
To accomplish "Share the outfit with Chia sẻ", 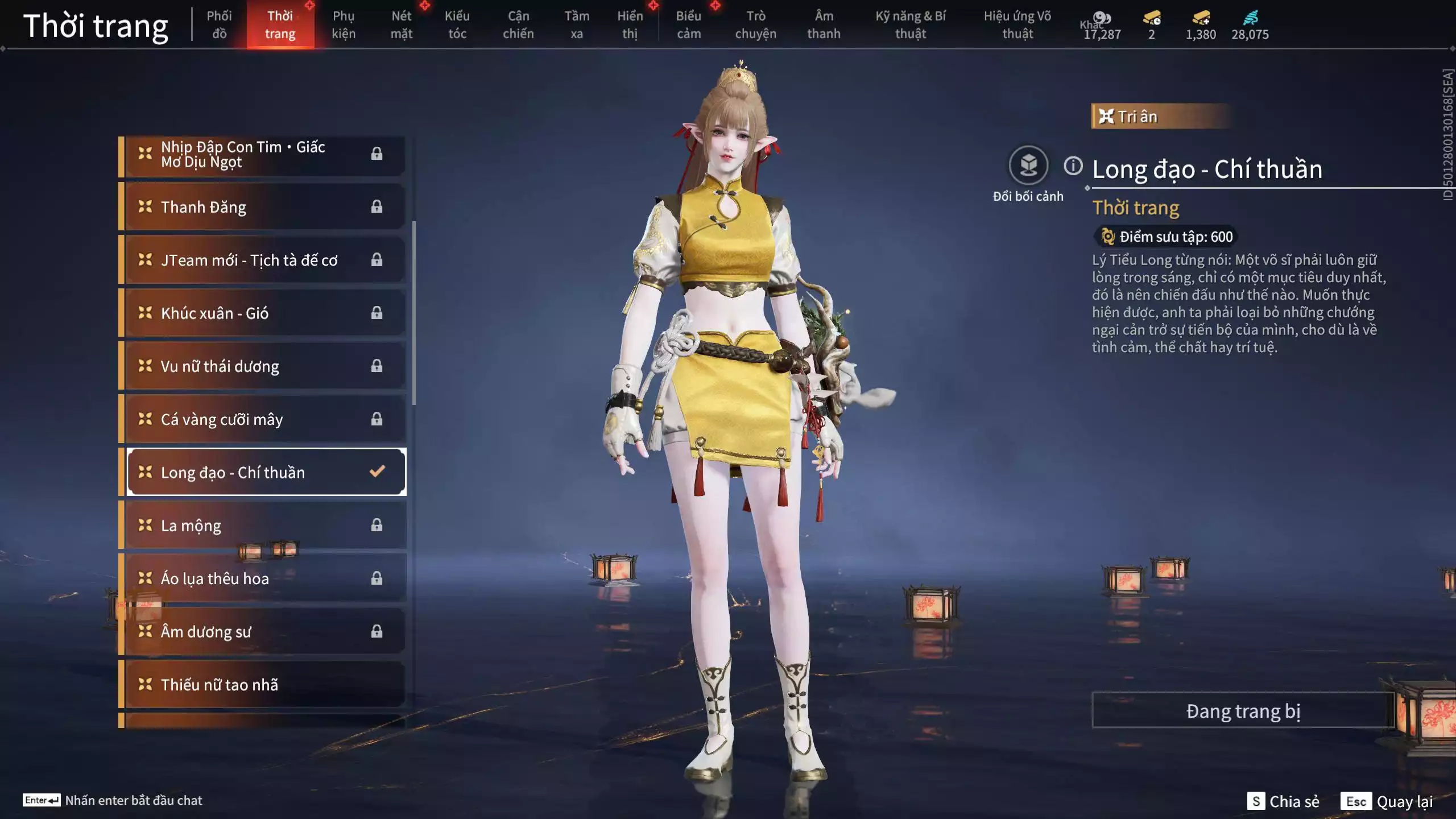I will [x=1283, y=801].
